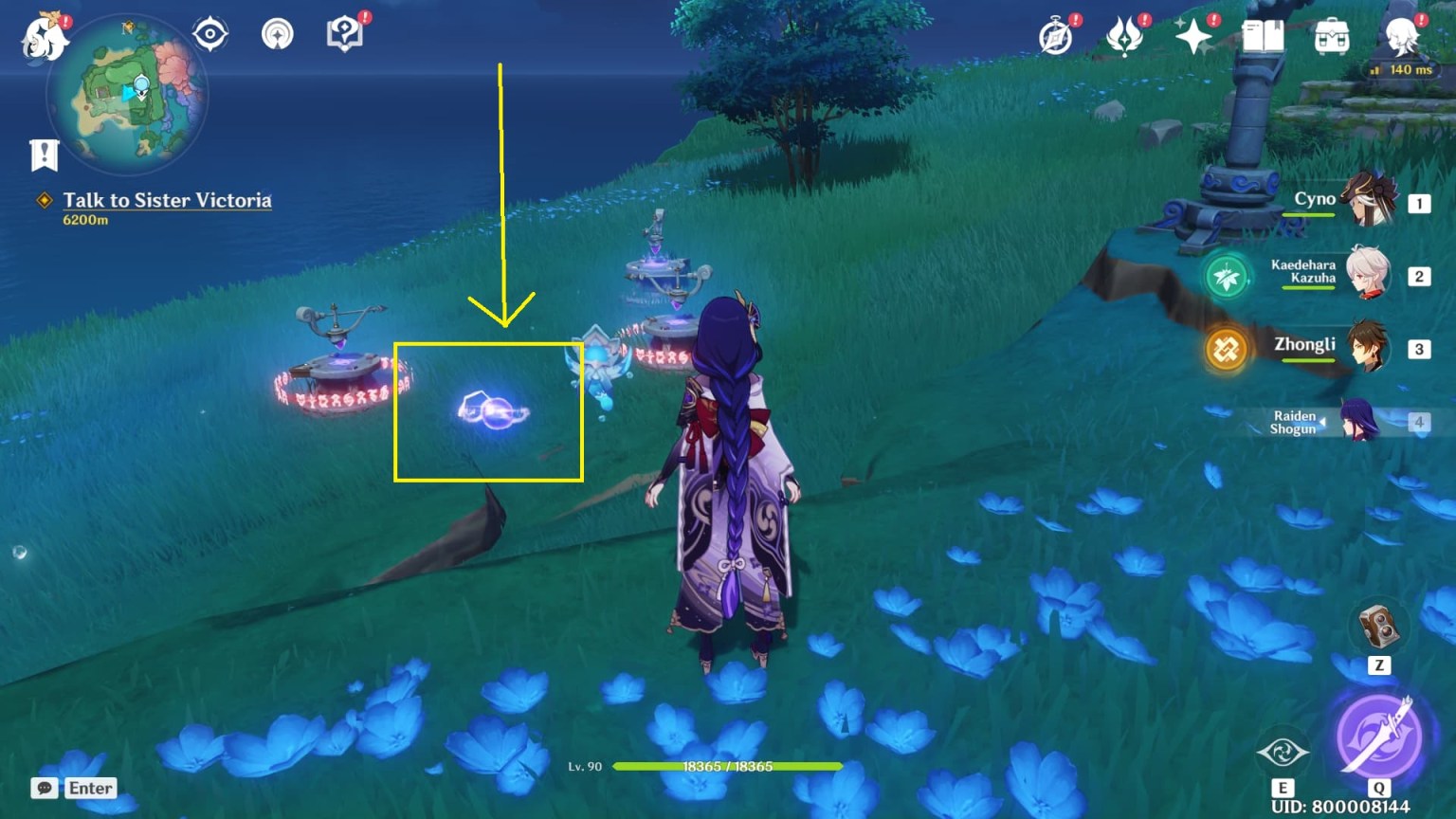Image resolution: width=1456 pixels, height=819 pixels.
Task: Open chat with the Enter button
Action: [x=90, y=788]
